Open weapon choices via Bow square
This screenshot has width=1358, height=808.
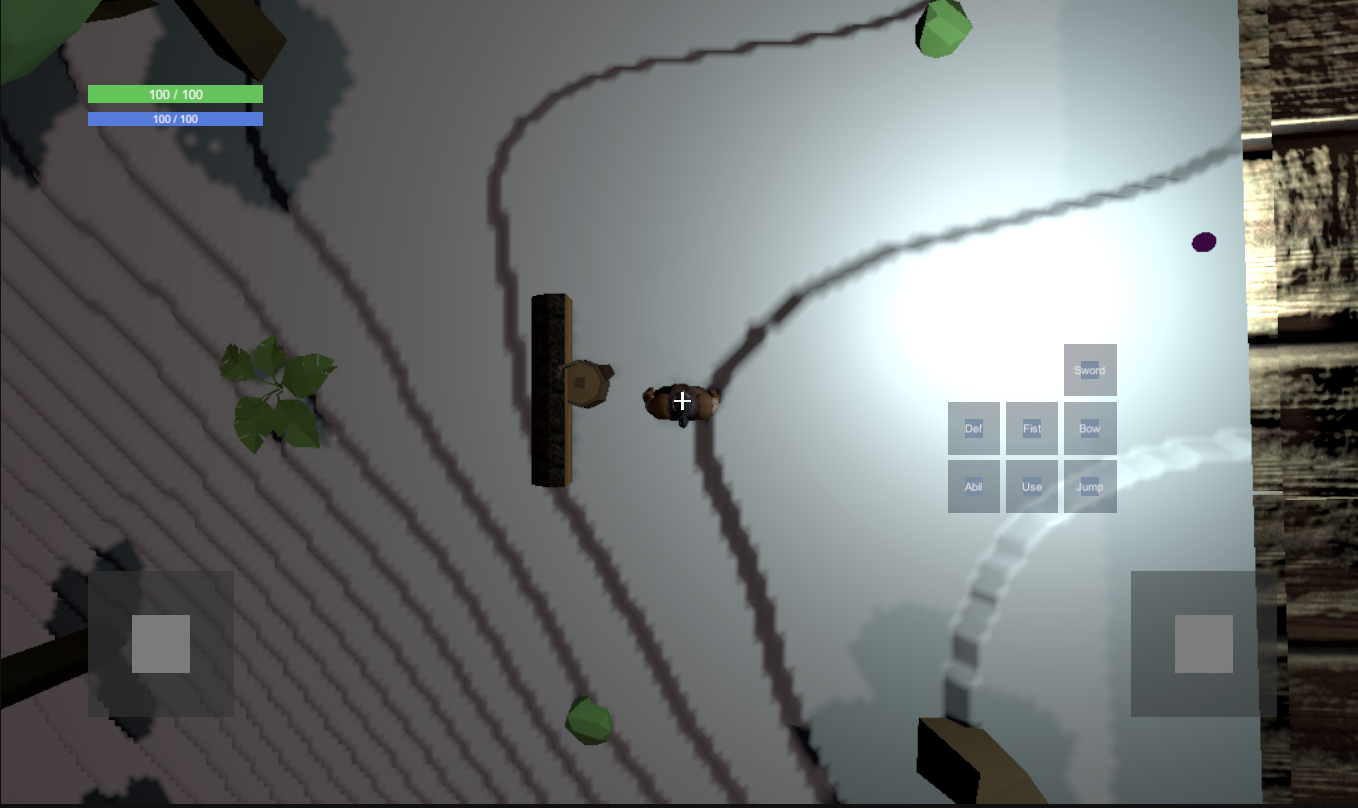1090,427
